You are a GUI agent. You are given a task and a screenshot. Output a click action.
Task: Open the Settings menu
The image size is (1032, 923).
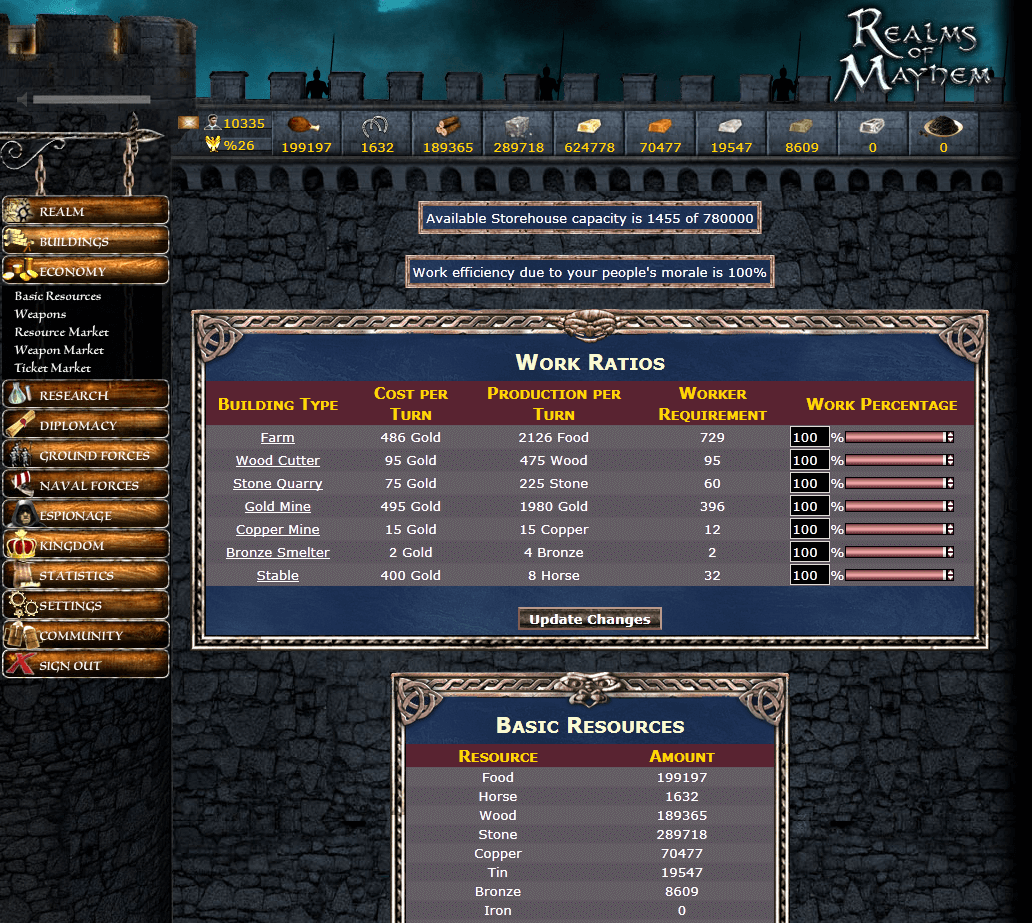85,605
